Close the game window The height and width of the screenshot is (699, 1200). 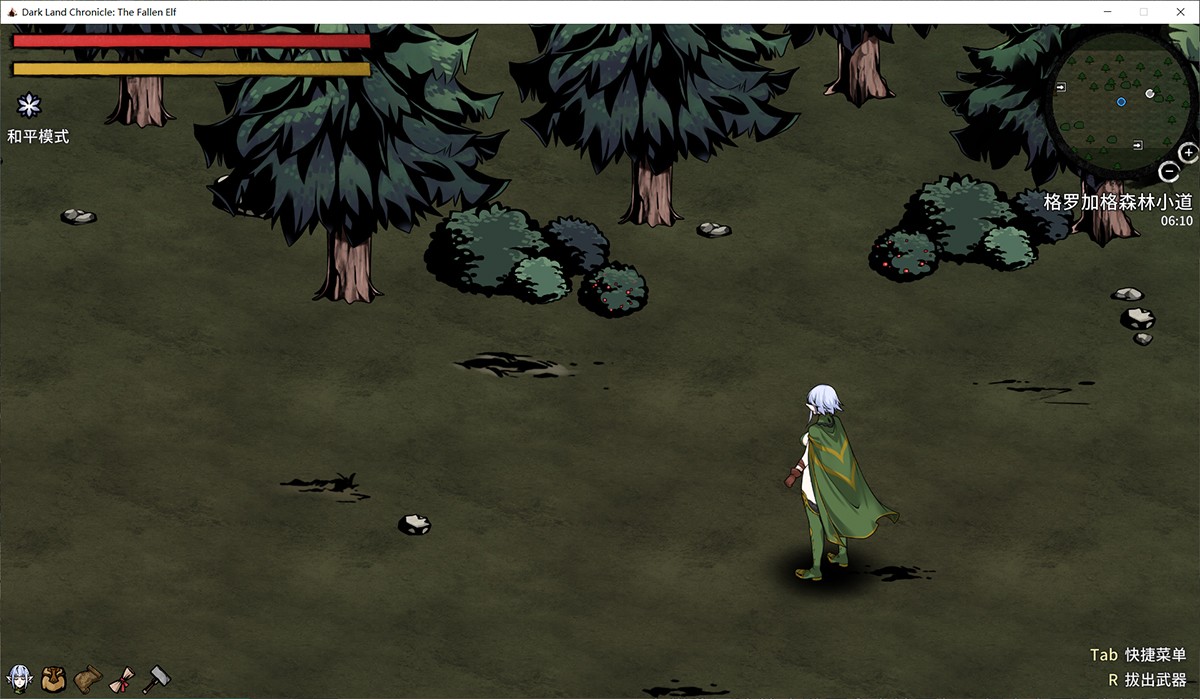1176,12
